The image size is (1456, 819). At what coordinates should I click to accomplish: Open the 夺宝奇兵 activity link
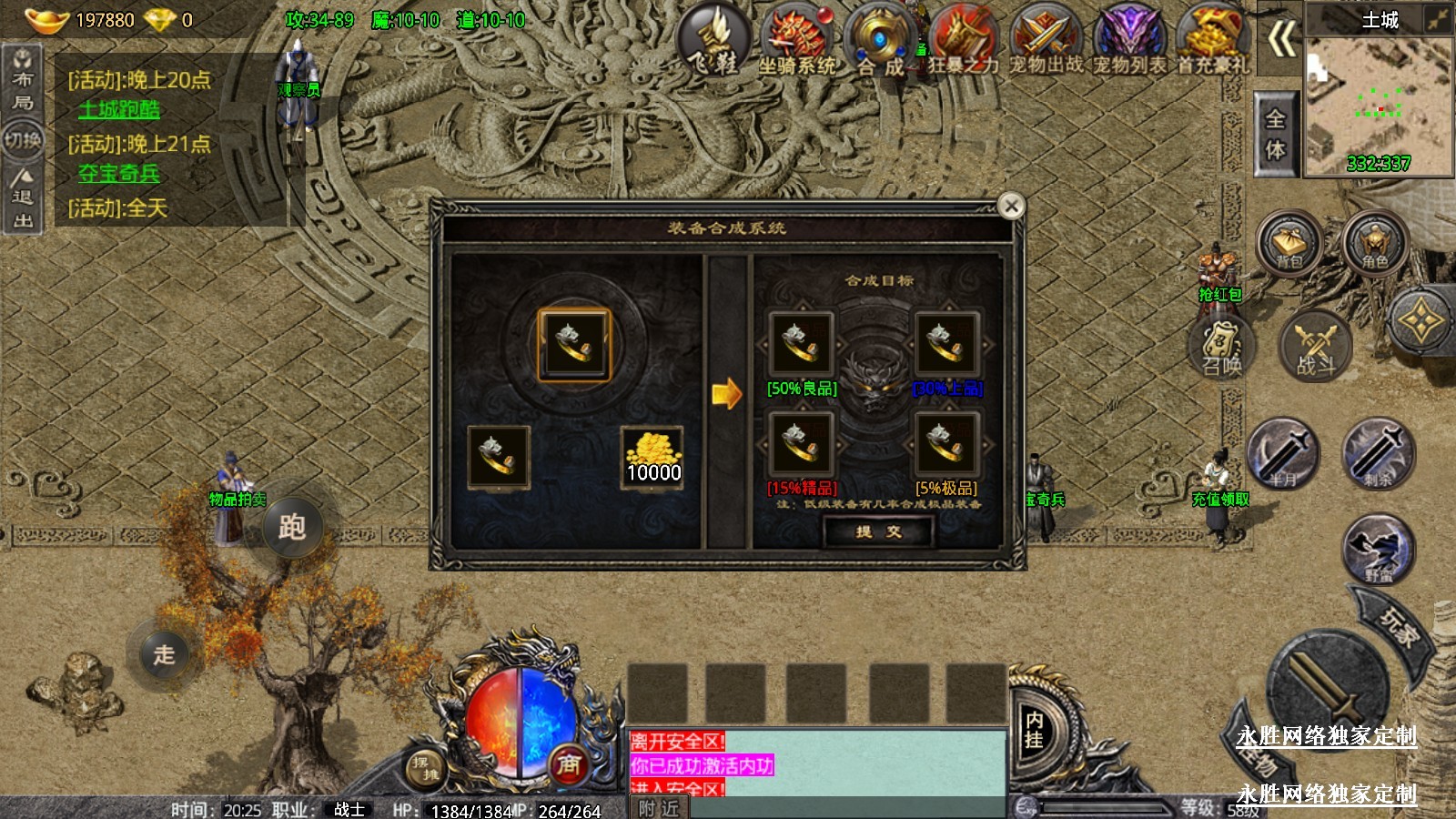119,174
